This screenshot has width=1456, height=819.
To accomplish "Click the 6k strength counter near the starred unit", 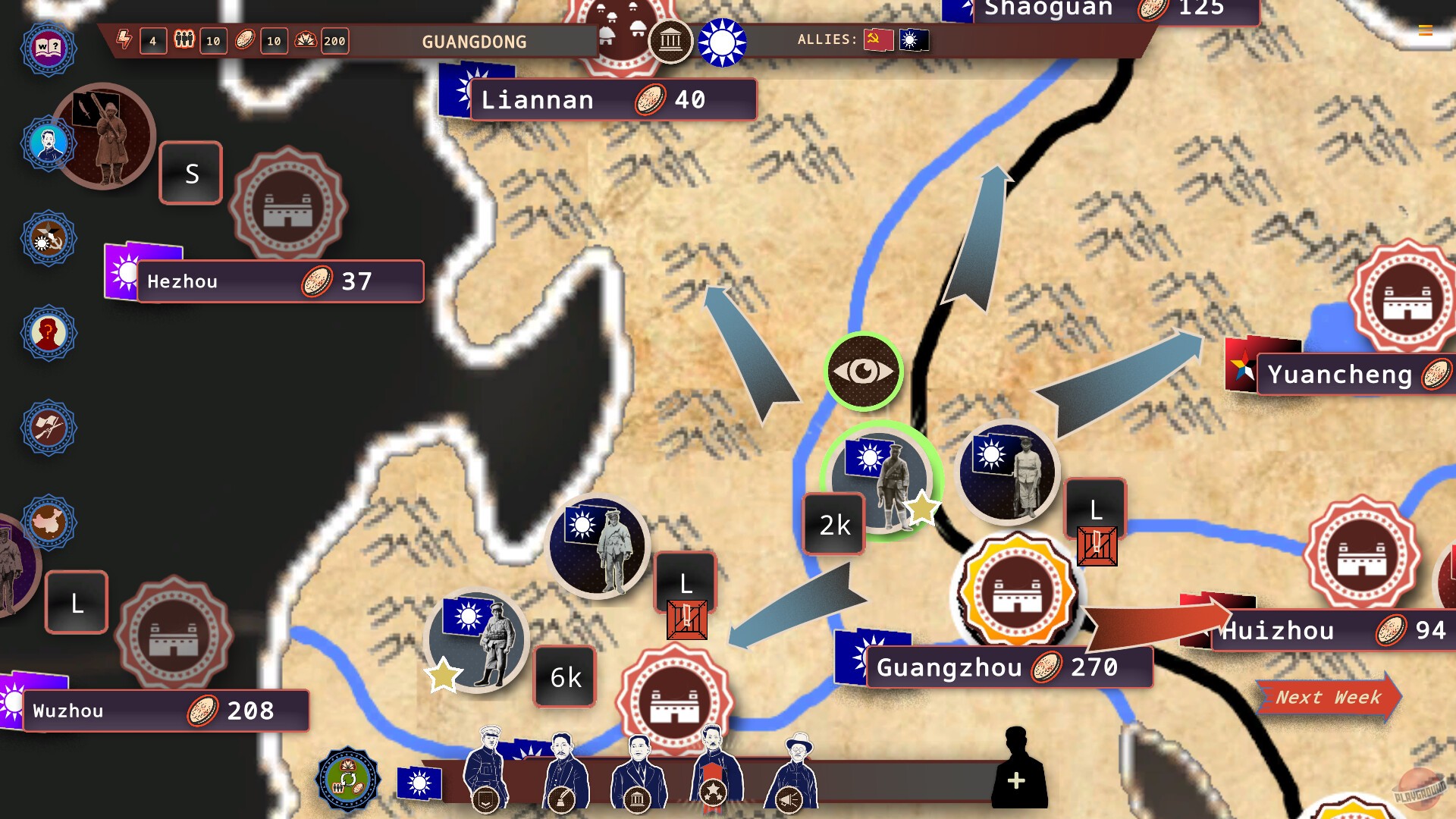I will (x=564, y=676).
